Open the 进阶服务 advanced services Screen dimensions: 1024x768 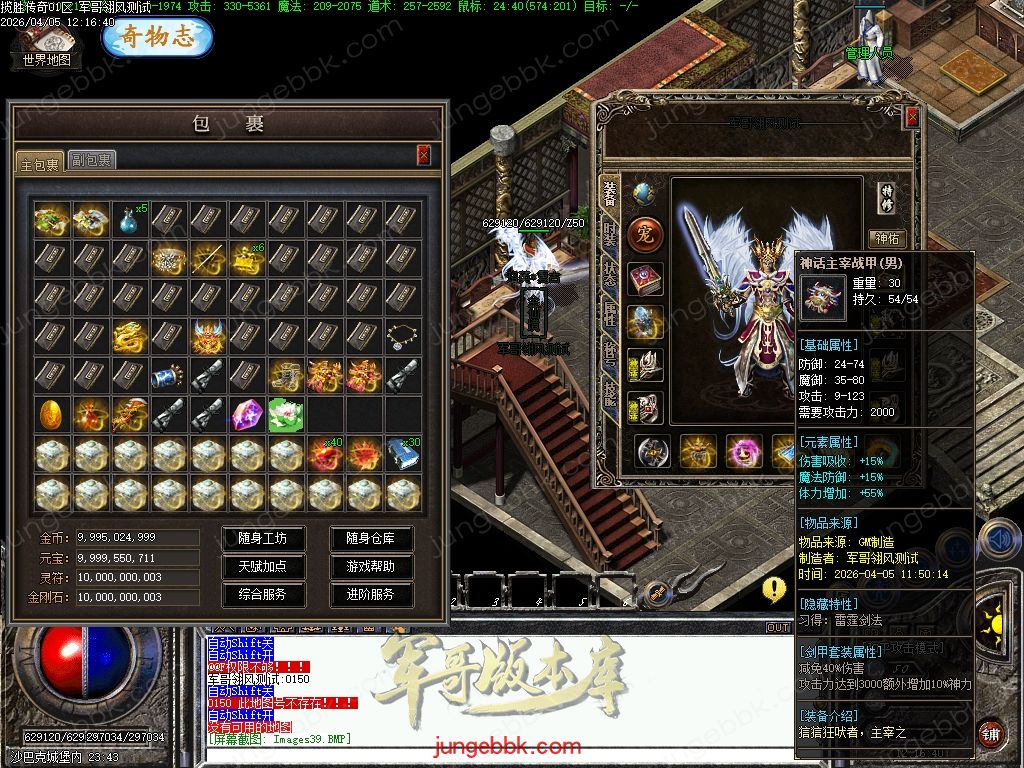(x=370, y=594)
